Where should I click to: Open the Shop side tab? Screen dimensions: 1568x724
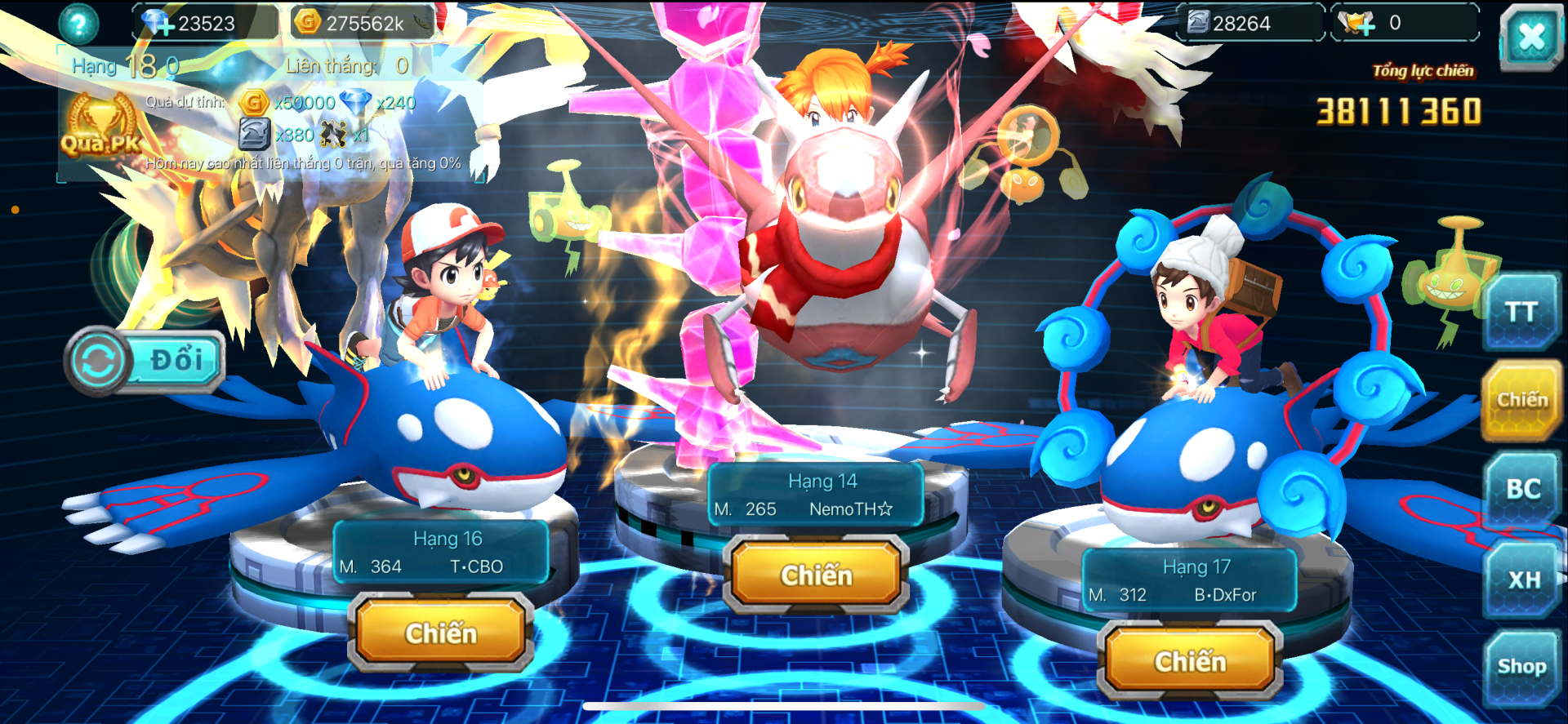pos(1521,667)
